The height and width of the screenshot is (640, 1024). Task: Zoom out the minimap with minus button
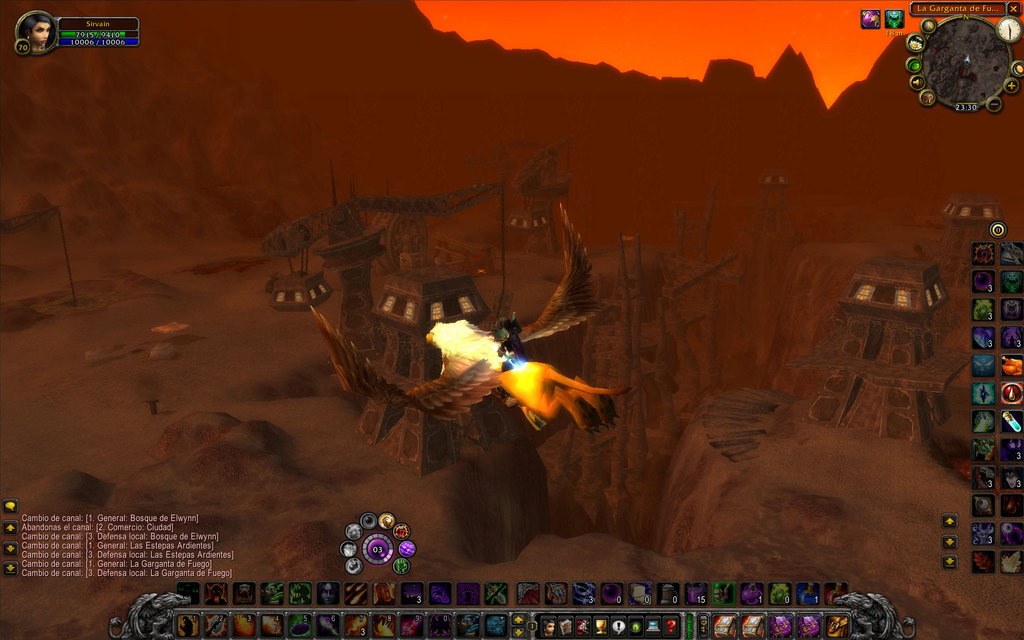pyautogui.click(x=994, y=103)
